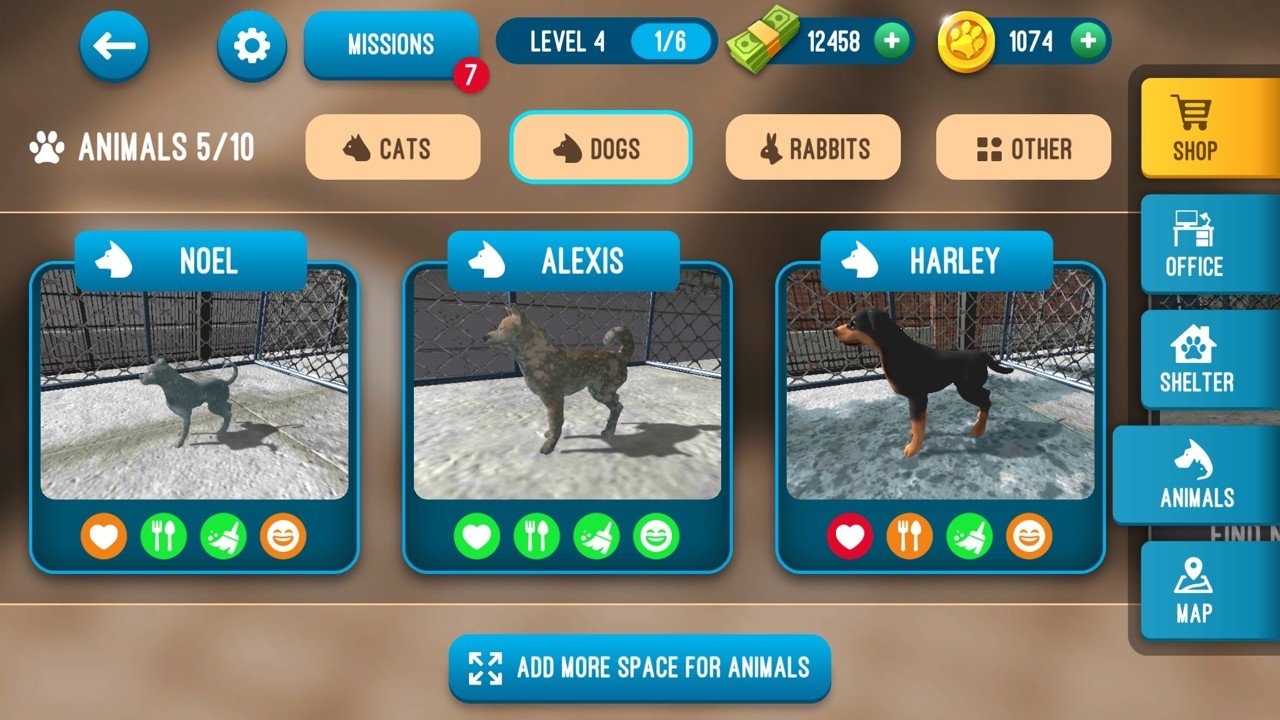The width and height of the screenshot is (1280, 720).
Task: Open the settings gear
Action: pyautogui.click(x=251, y=44)
